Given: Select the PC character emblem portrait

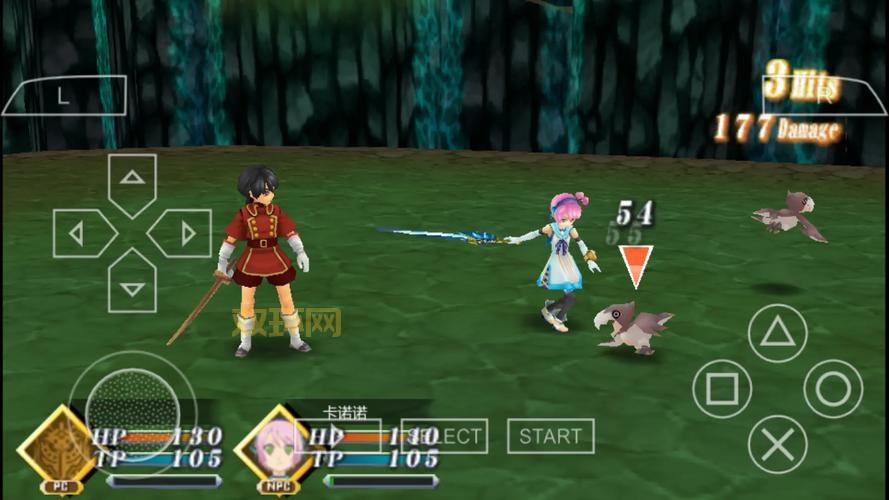Looking at the screenshot, I should coord(56,445).
